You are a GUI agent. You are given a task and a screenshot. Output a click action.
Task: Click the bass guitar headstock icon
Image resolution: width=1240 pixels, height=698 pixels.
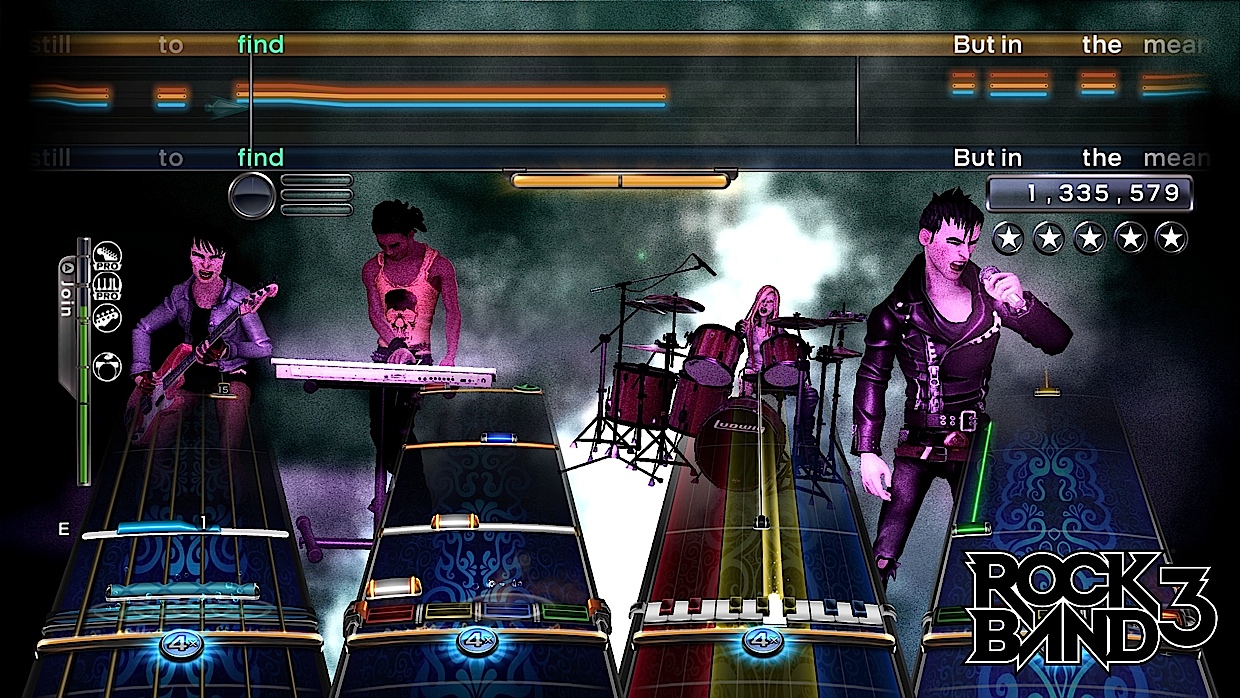pyautogui.click(x=106, y=319)
